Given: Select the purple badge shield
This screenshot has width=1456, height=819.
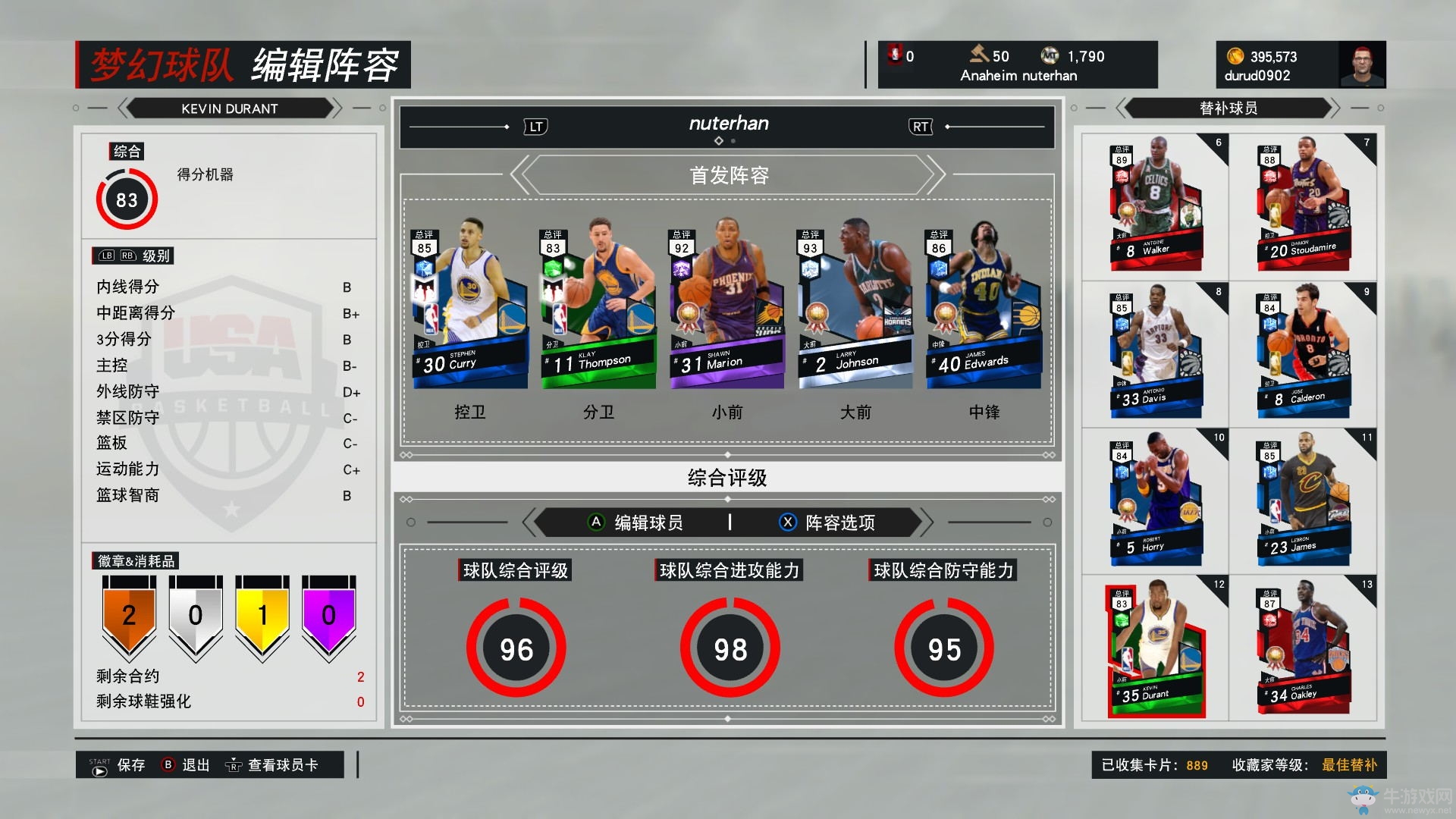Looking at the screenshot, I should [x=328, y=616].
